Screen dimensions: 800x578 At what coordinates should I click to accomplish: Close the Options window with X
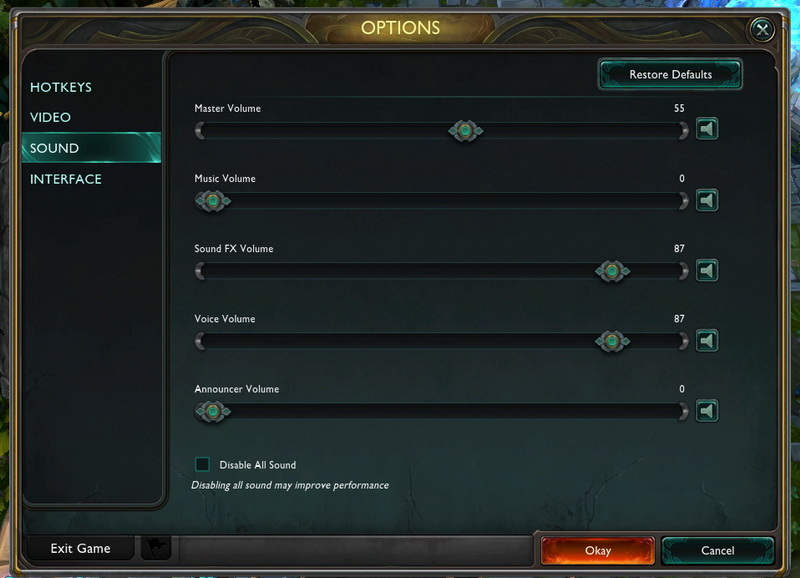763,30
